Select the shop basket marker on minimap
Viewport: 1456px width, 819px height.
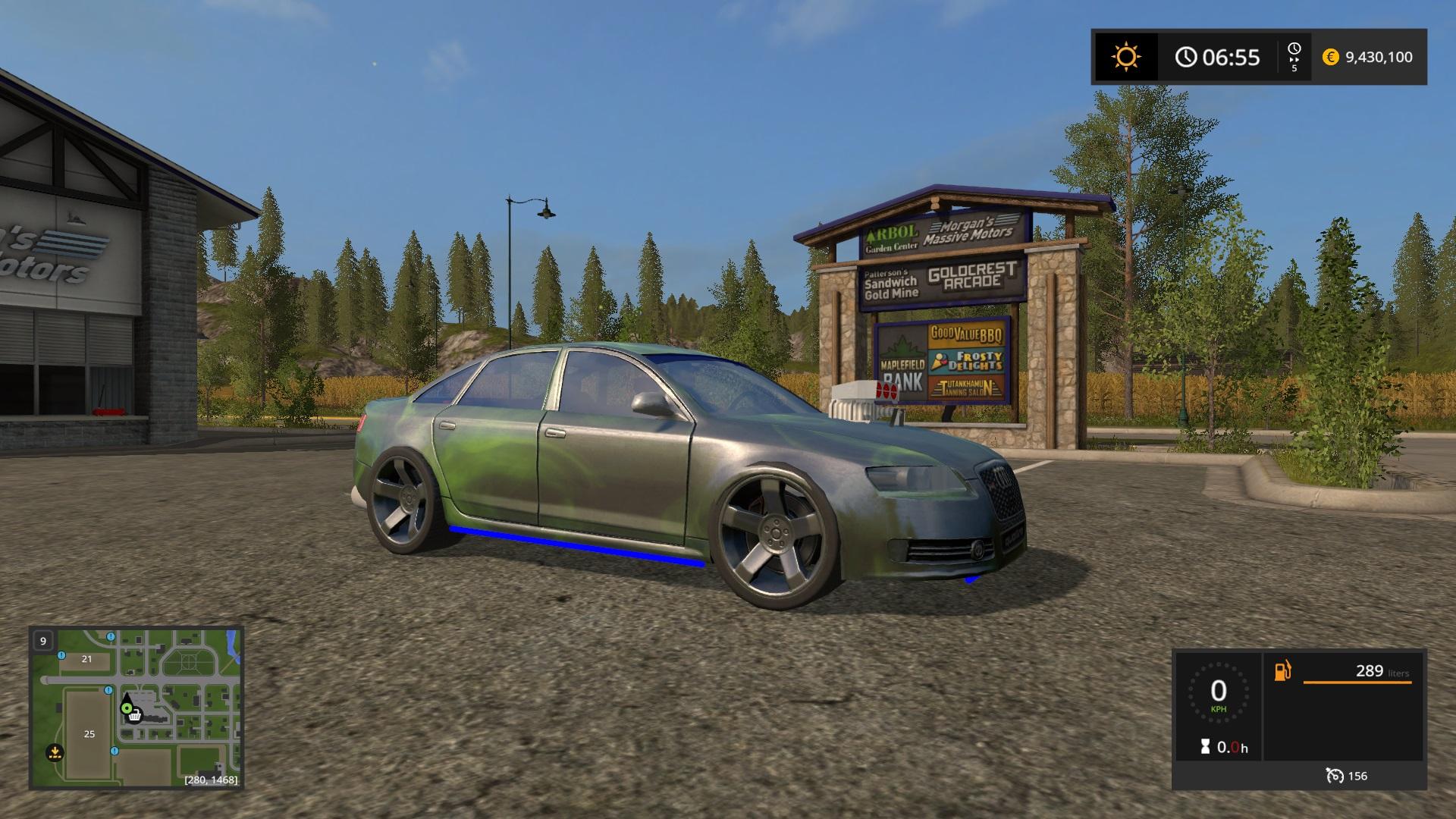coord(135,716)
